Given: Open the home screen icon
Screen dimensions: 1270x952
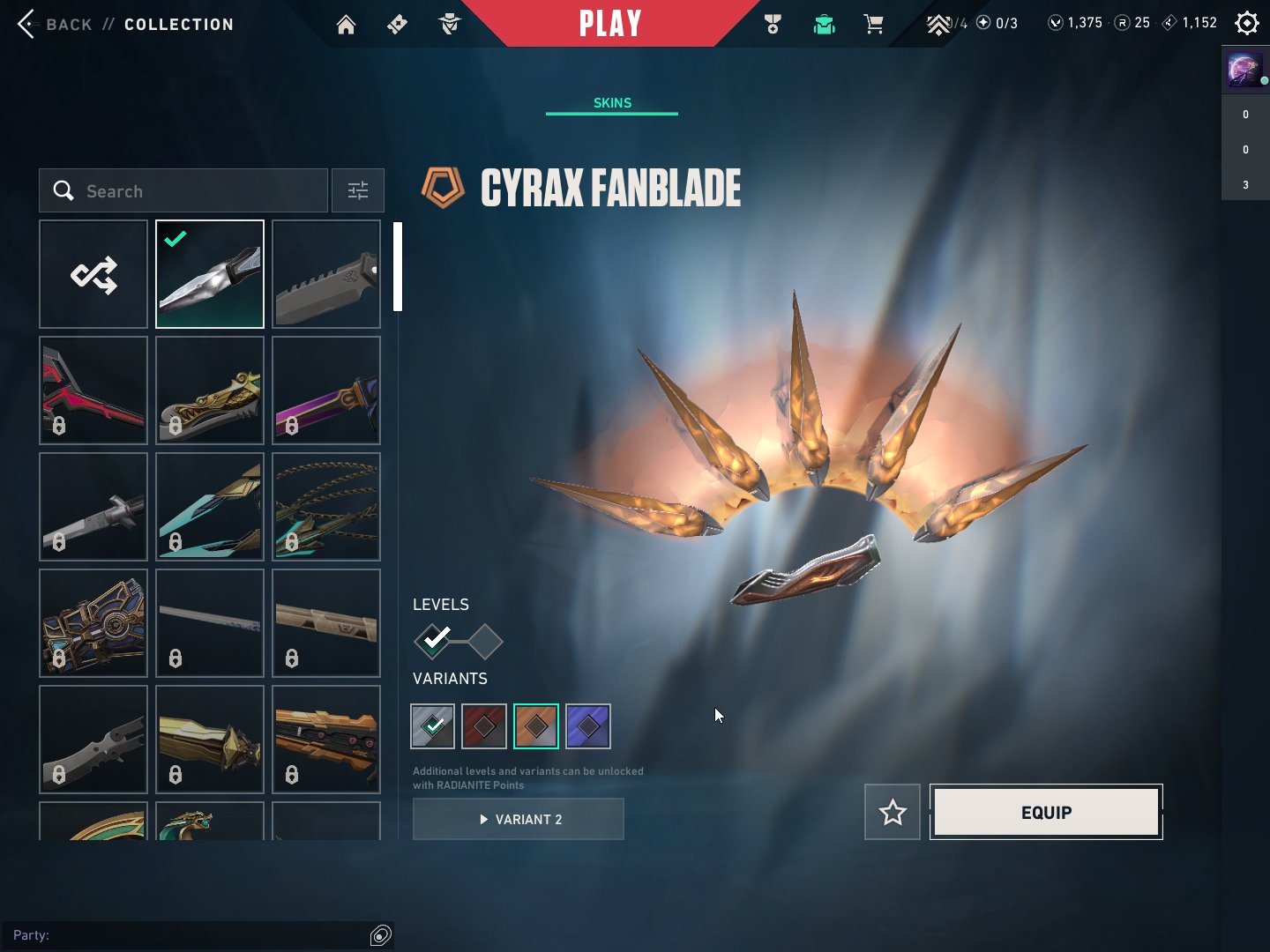Looking at the screenshot, I should 346,24.
